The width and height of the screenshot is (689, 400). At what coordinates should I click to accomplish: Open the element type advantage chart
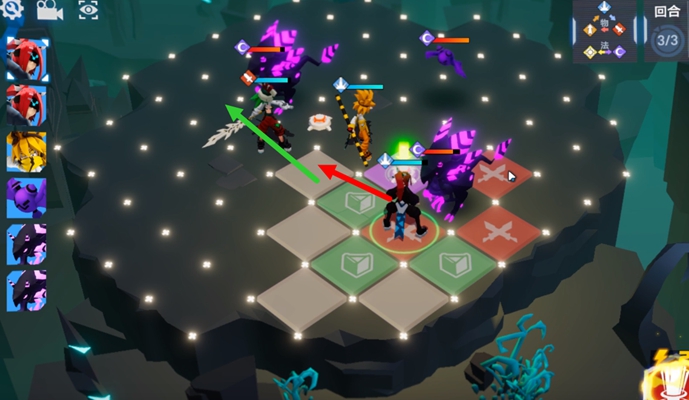pos(603,32)
